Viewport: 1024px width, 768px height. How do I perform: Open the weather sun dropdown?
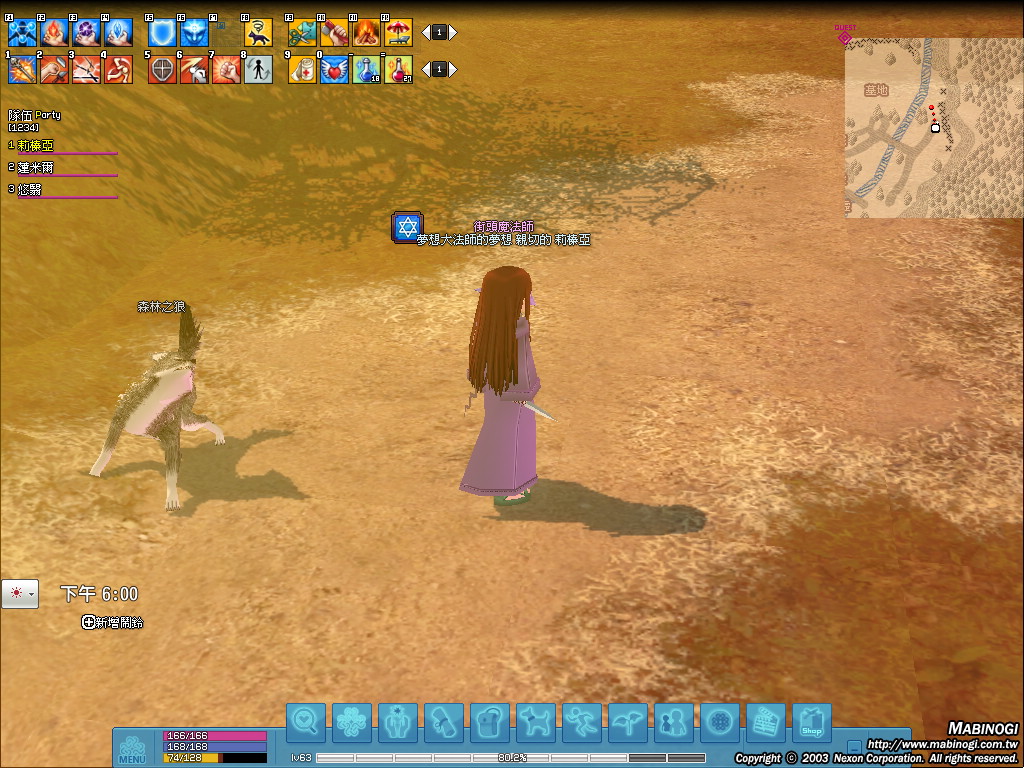(20, 594)
